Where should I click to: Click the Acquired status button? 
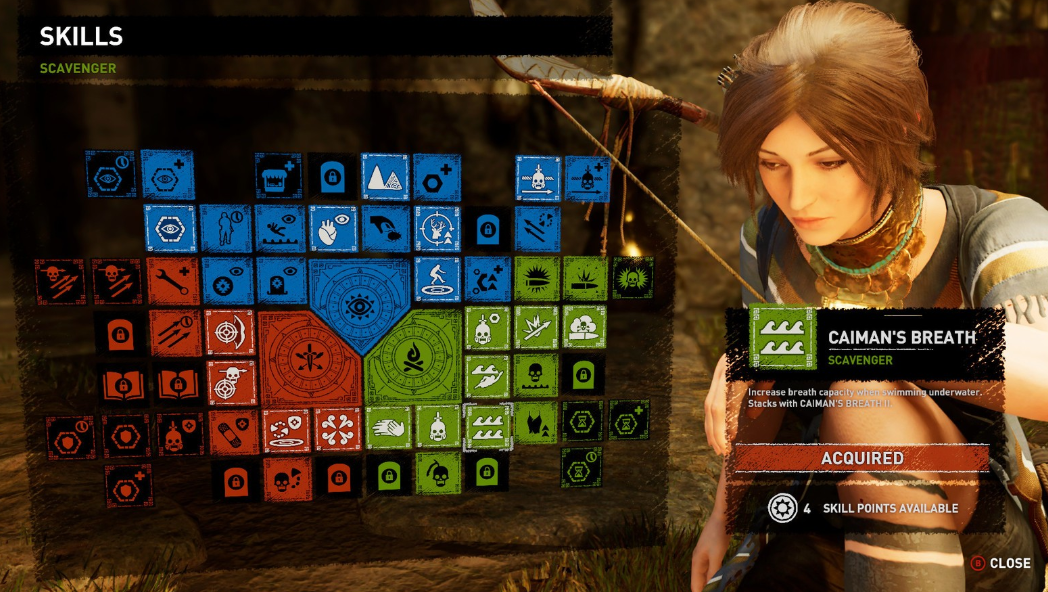click(862, 458)
